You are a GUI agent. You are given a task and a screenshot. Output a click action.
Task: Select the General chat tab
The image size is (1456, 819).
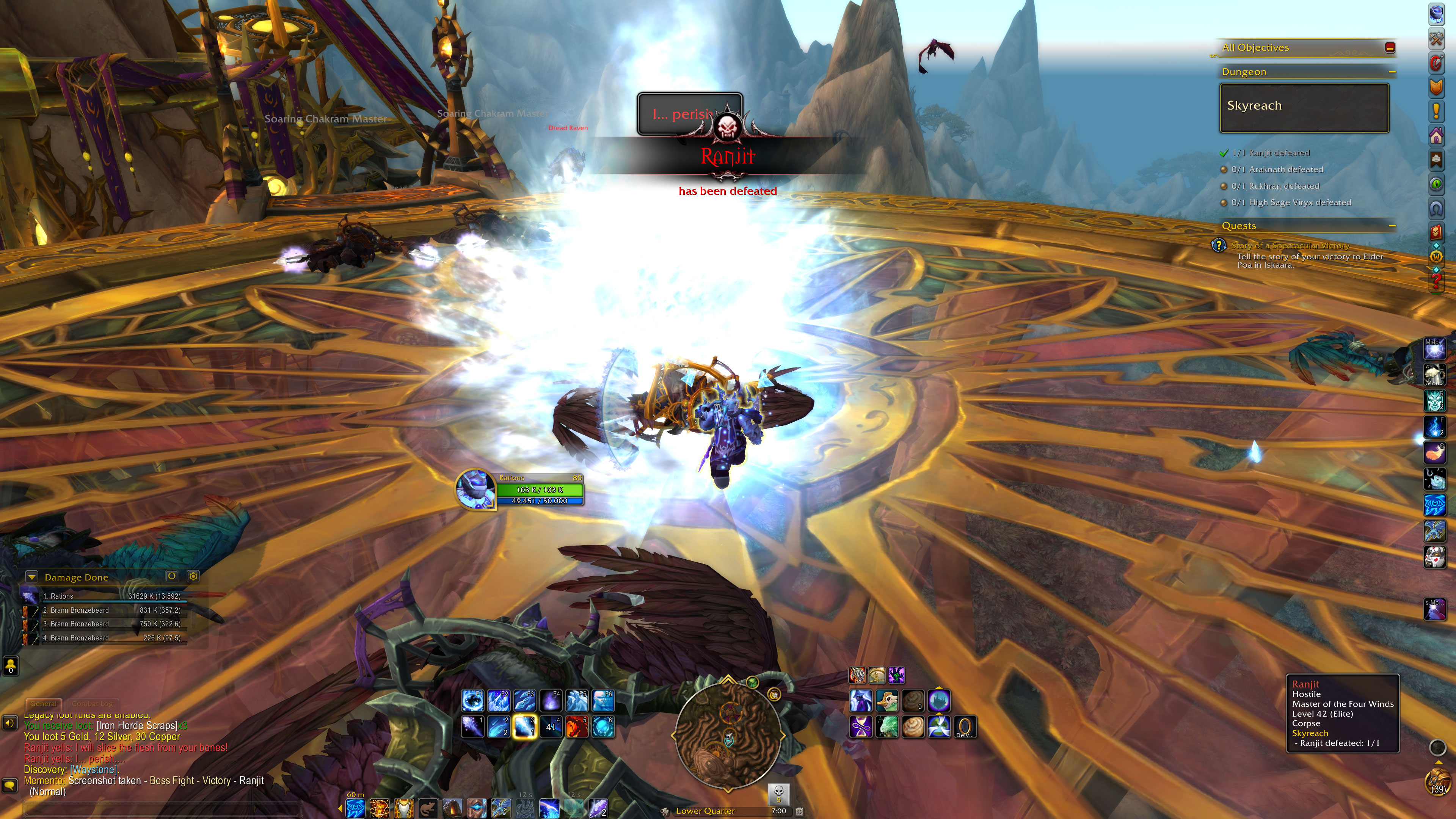coord(44,704)
